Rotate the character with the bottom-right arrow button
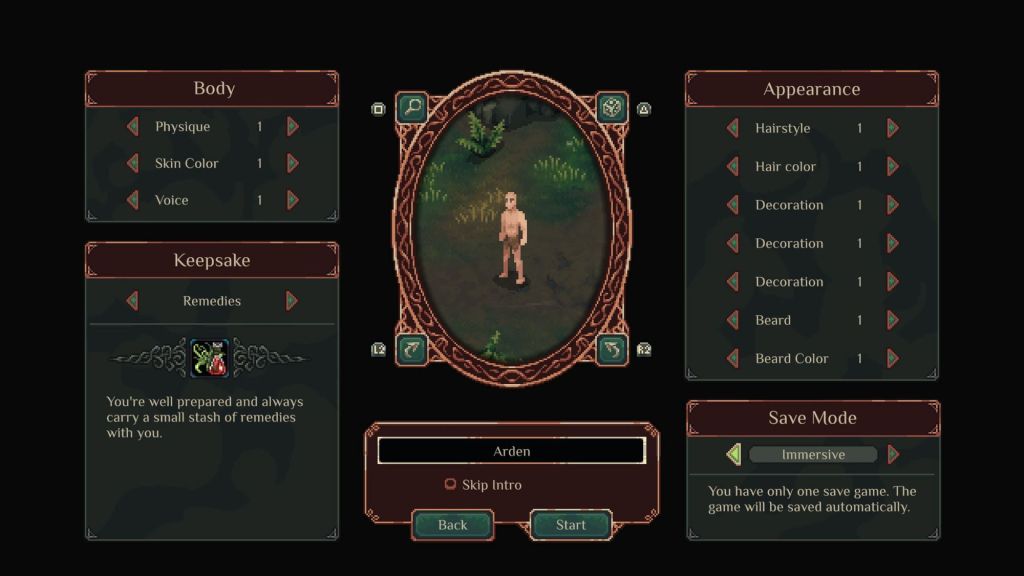1024x576 pixels. coord(612,349)
